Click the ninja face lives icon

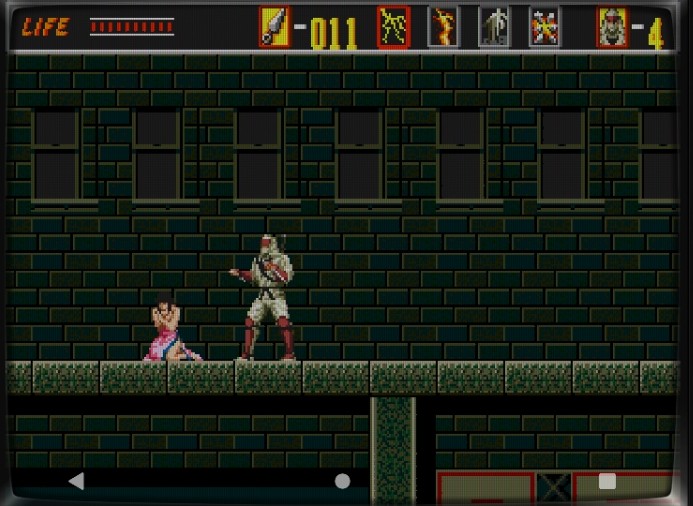(x=612, y=27)
